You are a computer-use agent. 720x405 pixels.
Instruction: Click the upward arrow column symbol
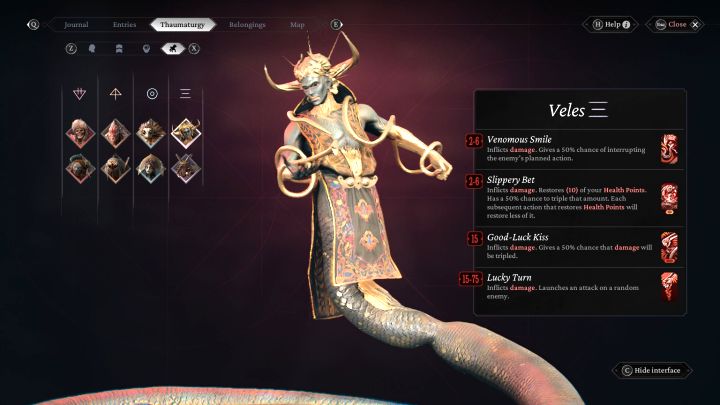point(116,94)
